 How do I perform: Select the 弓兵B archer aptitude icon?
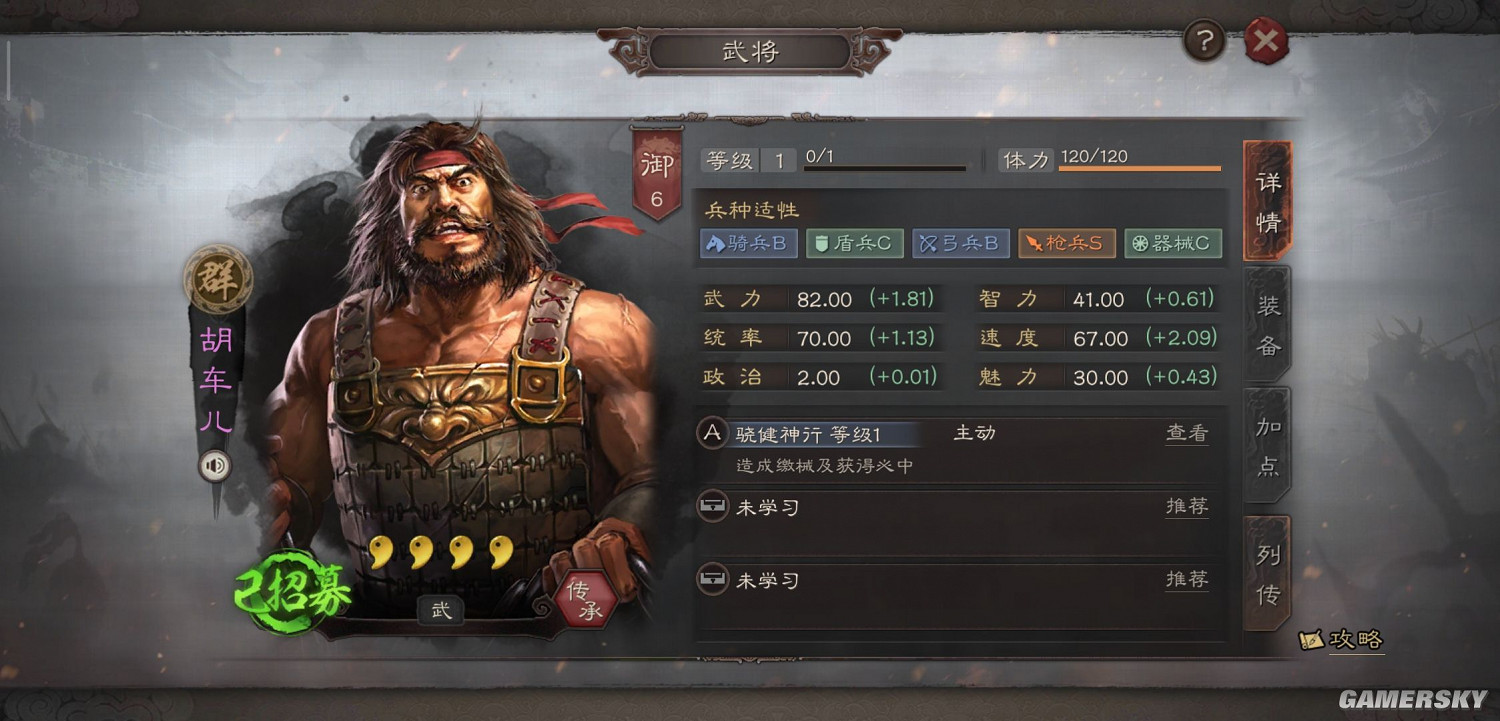point(960,243)
